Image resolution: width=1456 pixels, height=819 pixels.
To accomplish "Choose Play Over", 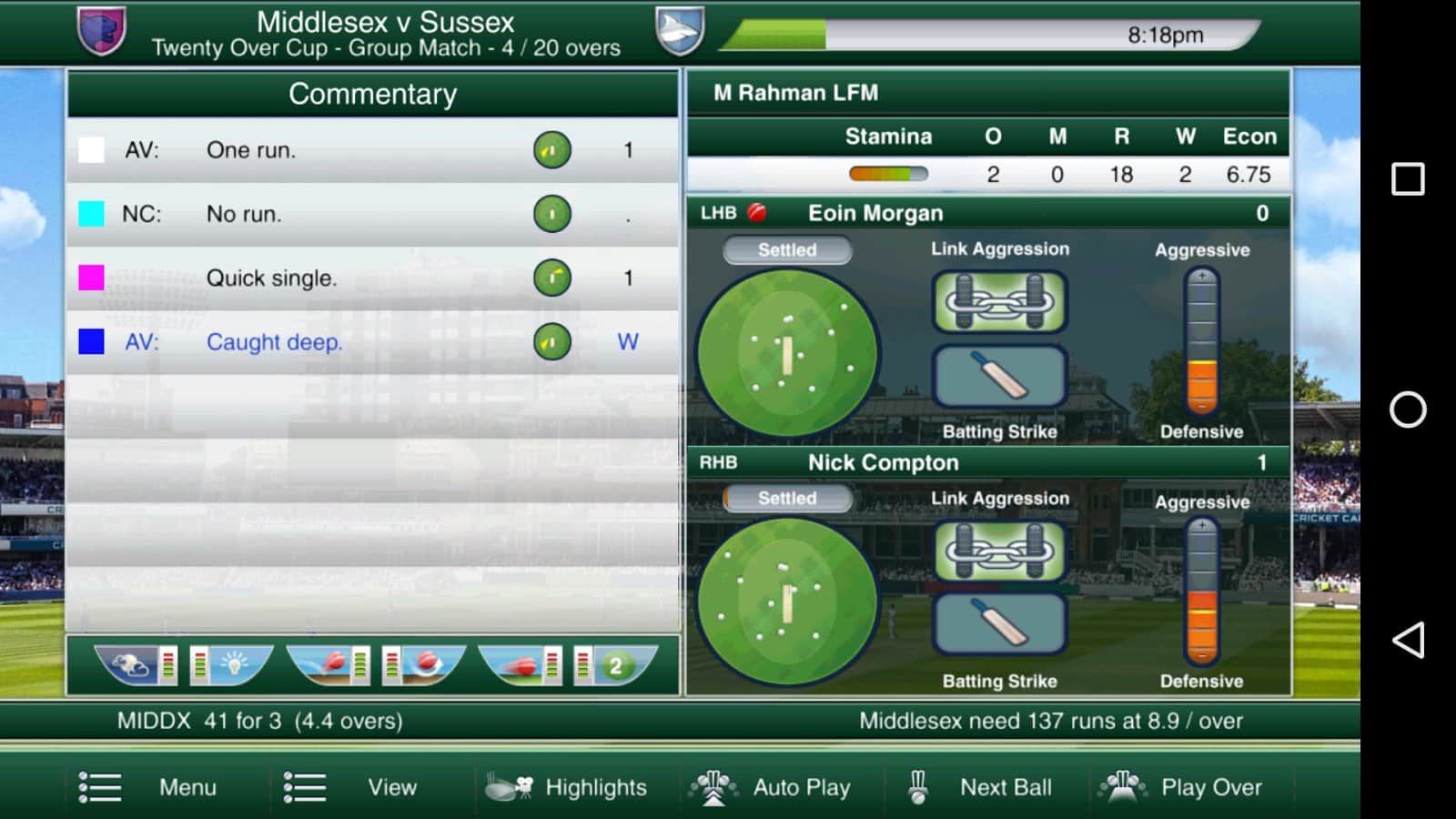I will 1183,787.
